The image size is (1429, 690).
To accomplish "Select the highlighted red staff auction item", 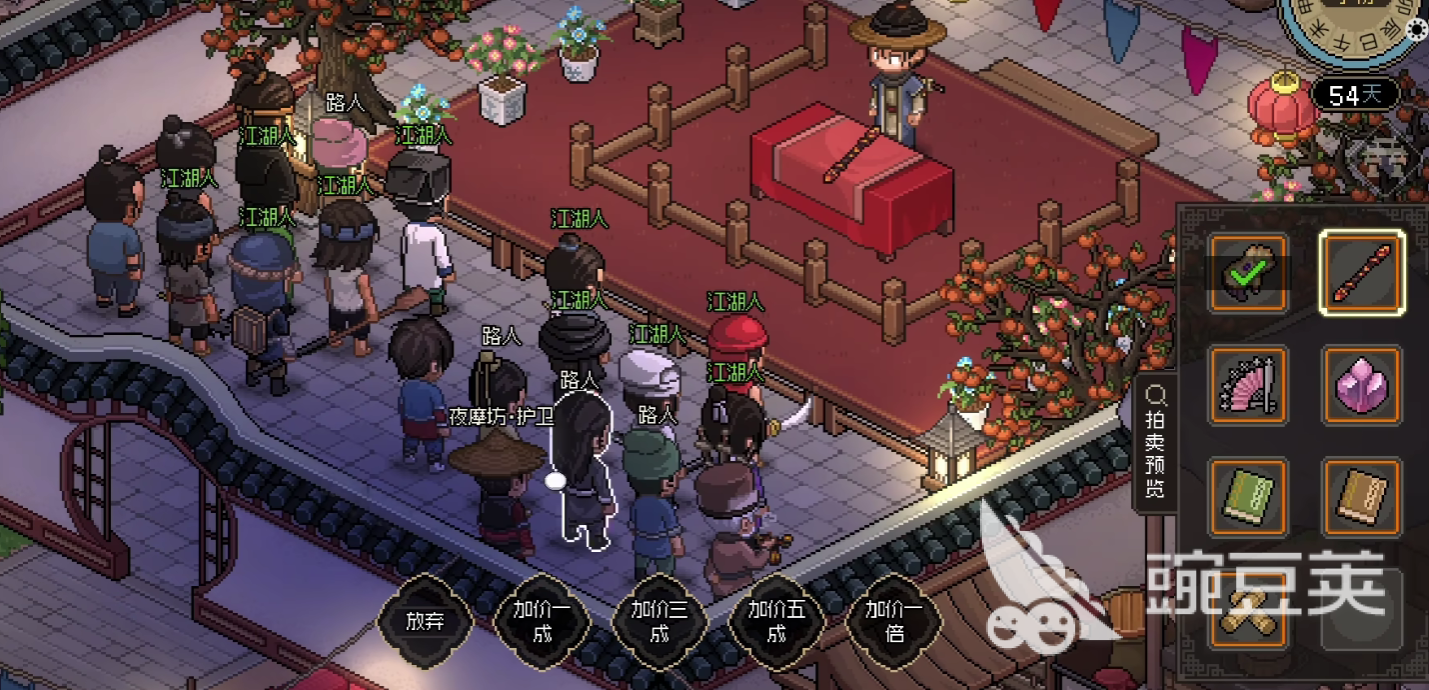I will (1361, 273).
